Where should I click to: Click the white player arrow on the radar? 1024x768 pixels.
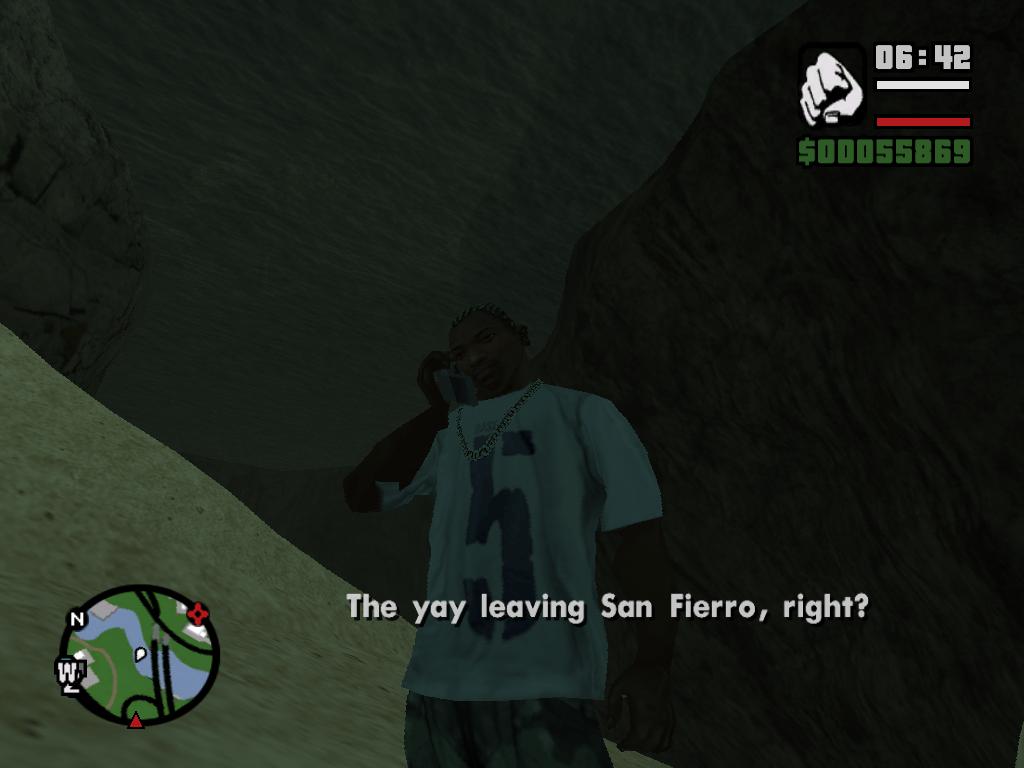142,653
